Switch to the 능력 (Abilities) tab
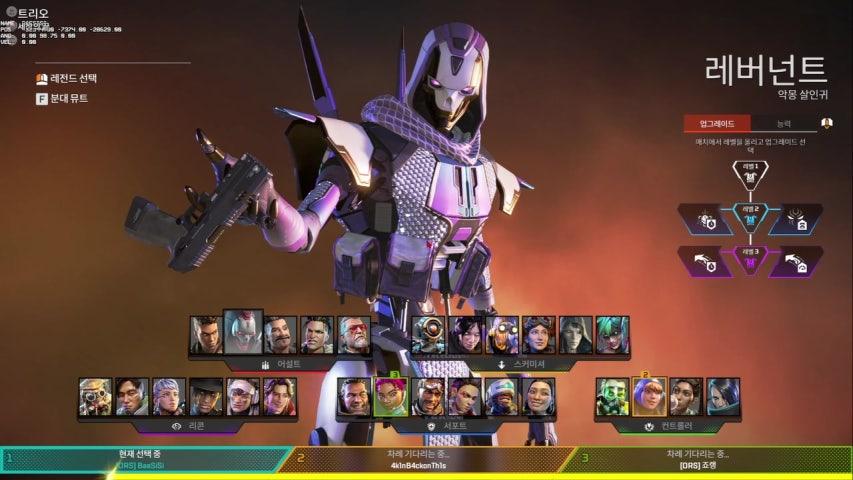Image resolution: width=853 pixels, height=480 pixels. (783, 124)
